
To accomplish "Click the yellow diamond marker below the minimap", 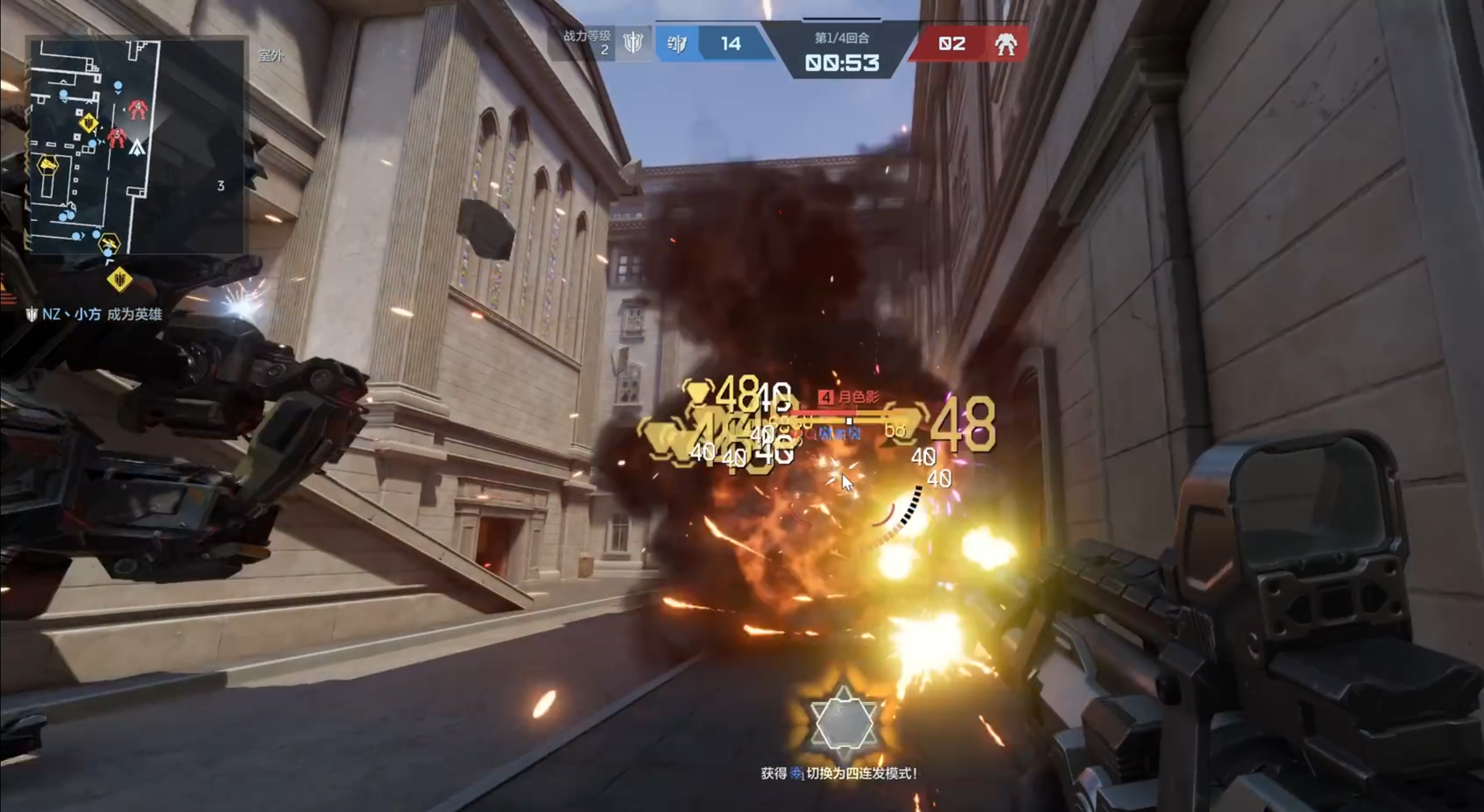I will (120, 280).
